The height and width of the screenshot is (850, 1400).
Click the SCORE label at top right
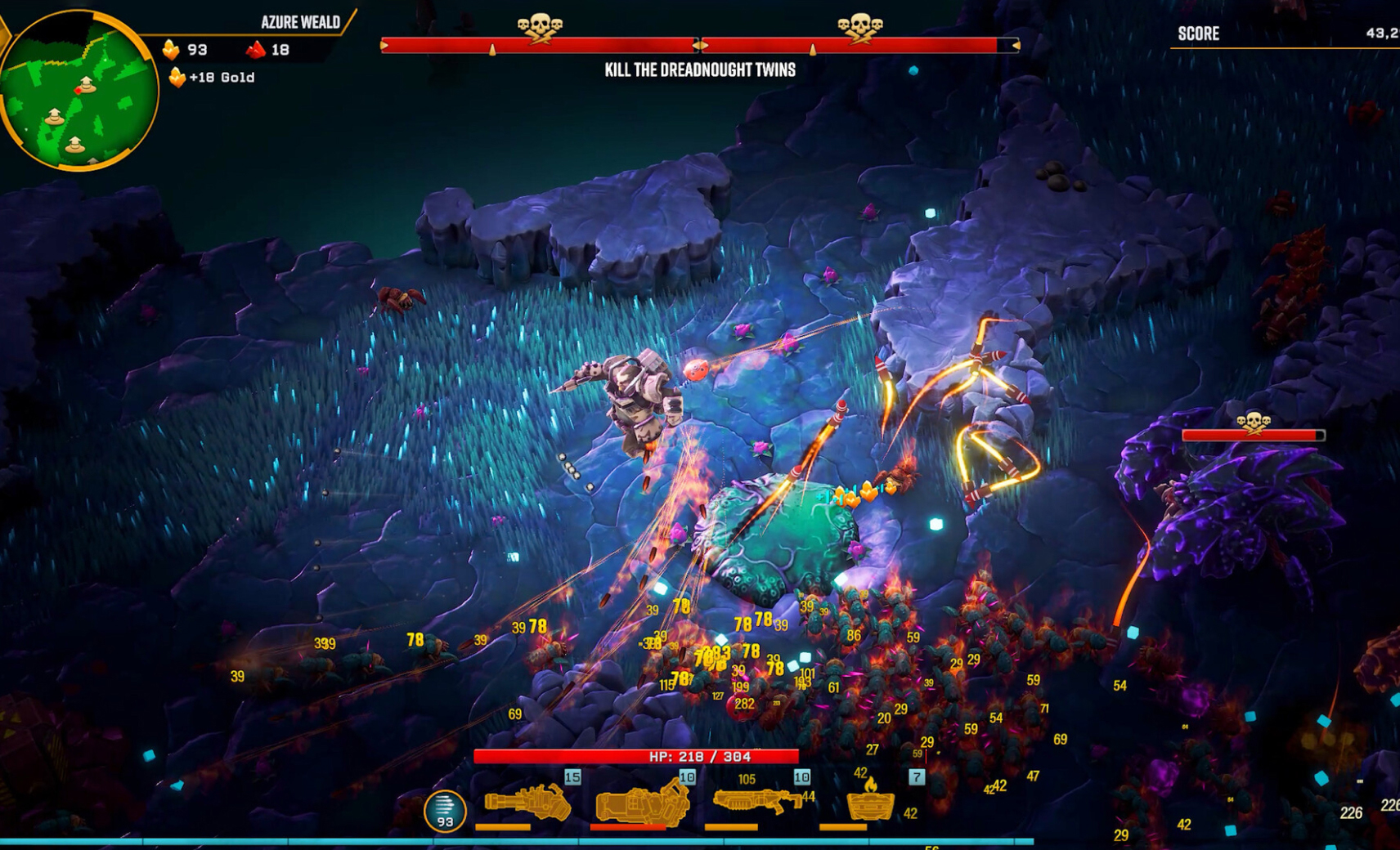(1198, 34)
